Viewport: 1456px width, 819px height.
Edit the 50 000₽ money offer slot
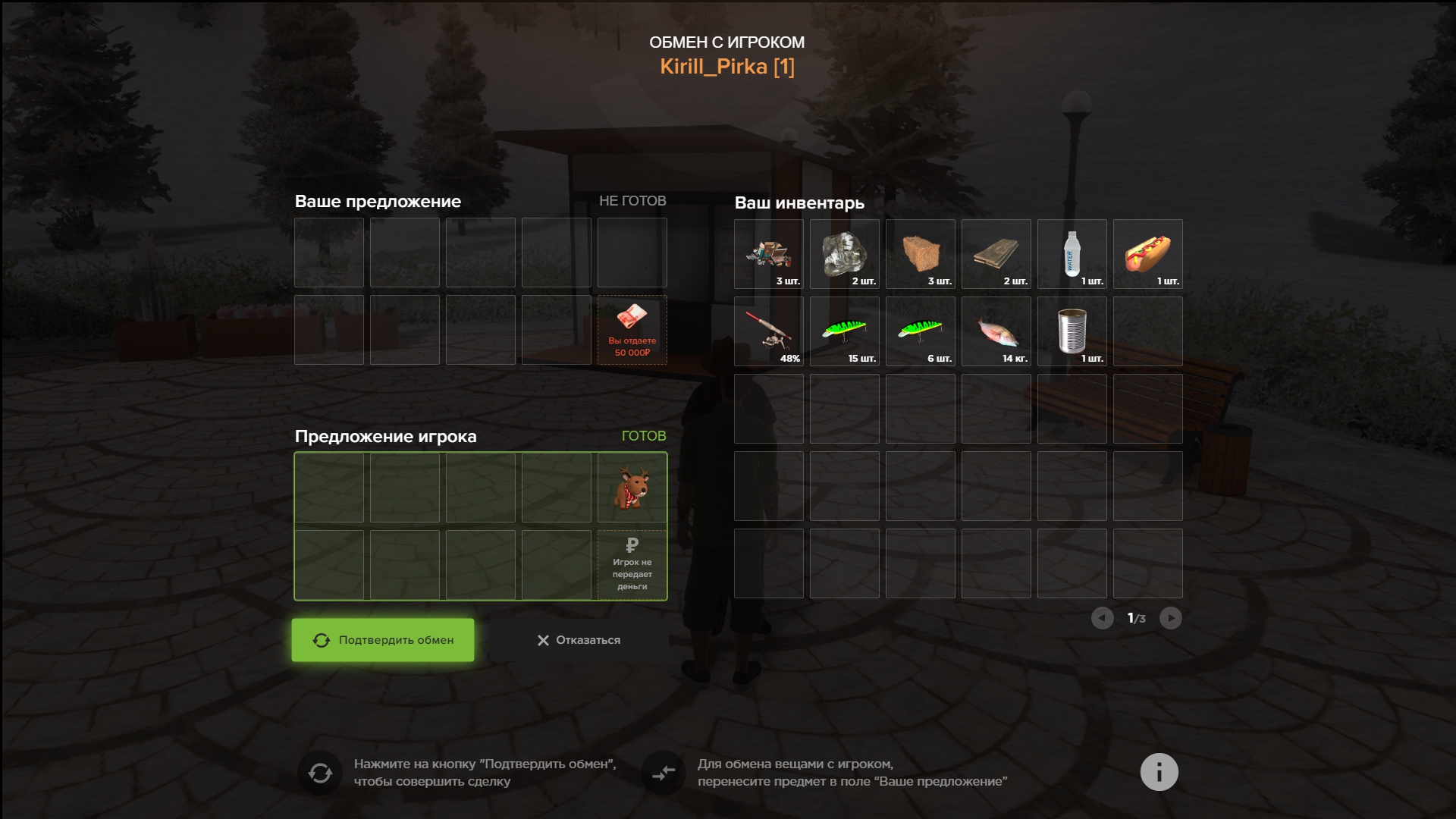(632, 330)
